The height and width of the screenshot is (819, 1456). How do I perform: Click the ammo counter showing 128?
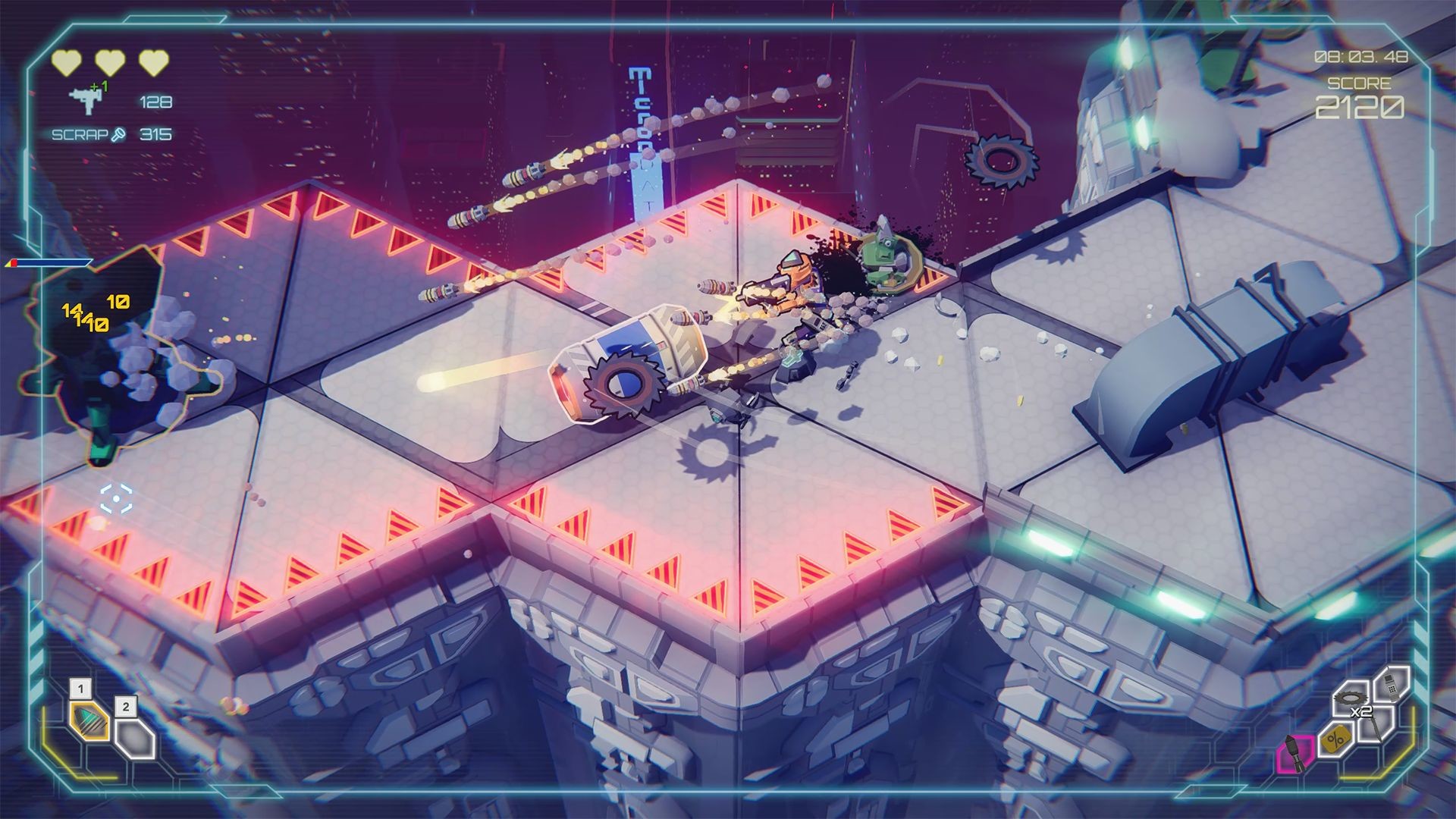click(154, 102)
